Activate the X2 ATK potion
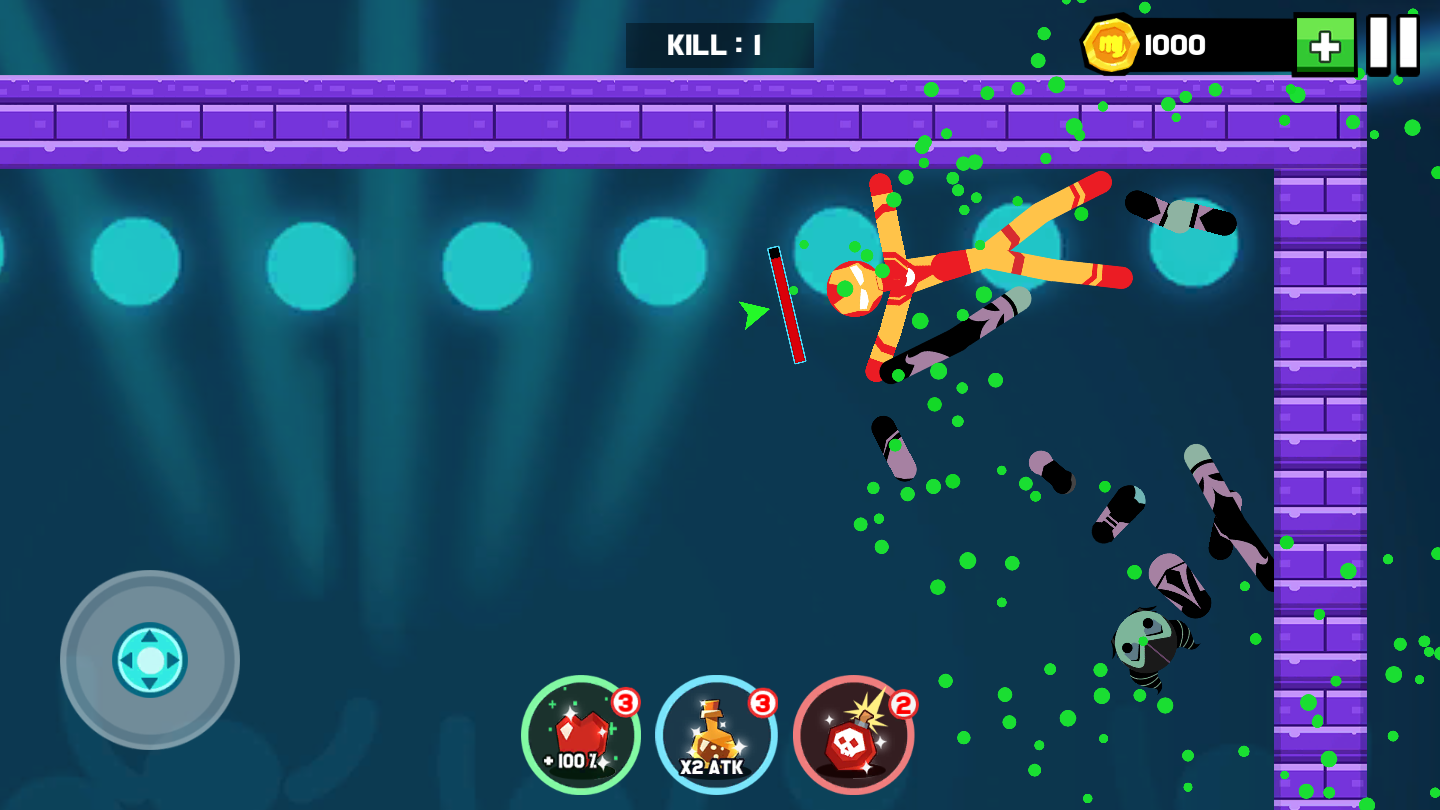This screenshot has height=810, width=1440. point(716,735)
